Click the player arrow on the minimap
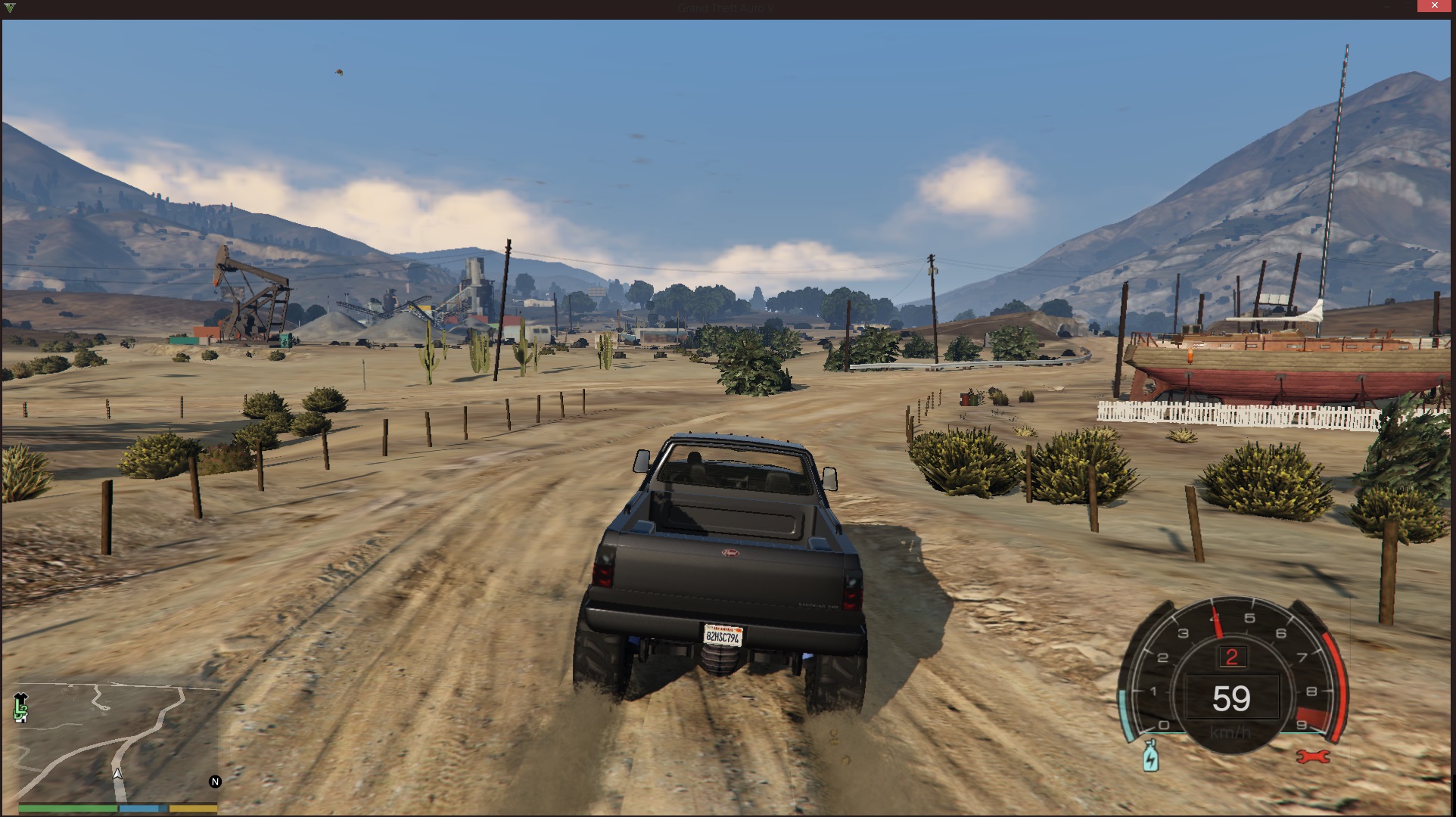The image size is (1456, 817). (117, 774)
